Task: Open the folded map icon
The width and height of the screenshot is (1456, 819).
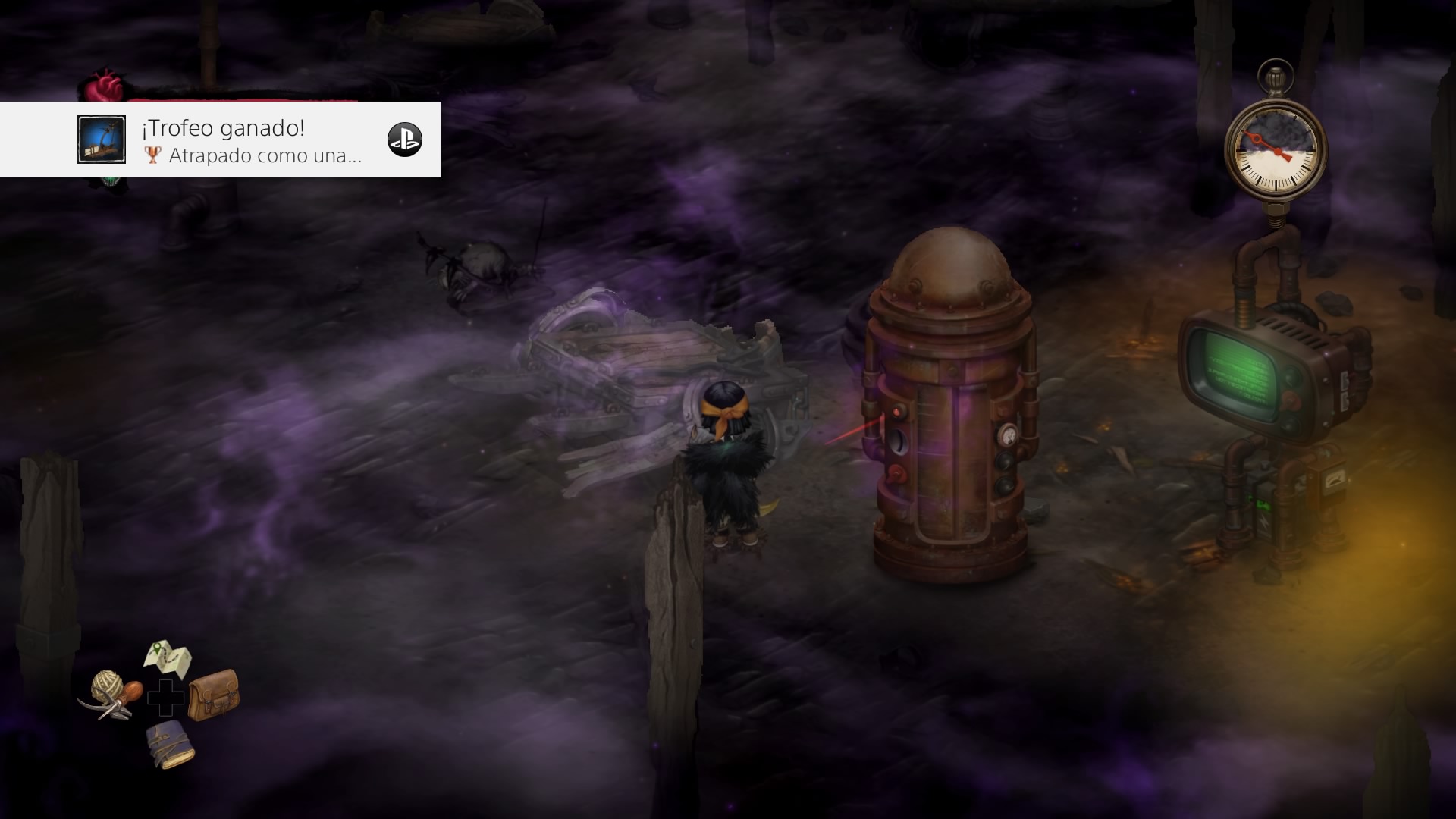Action: pyautogui.click(x=168, y=658)
